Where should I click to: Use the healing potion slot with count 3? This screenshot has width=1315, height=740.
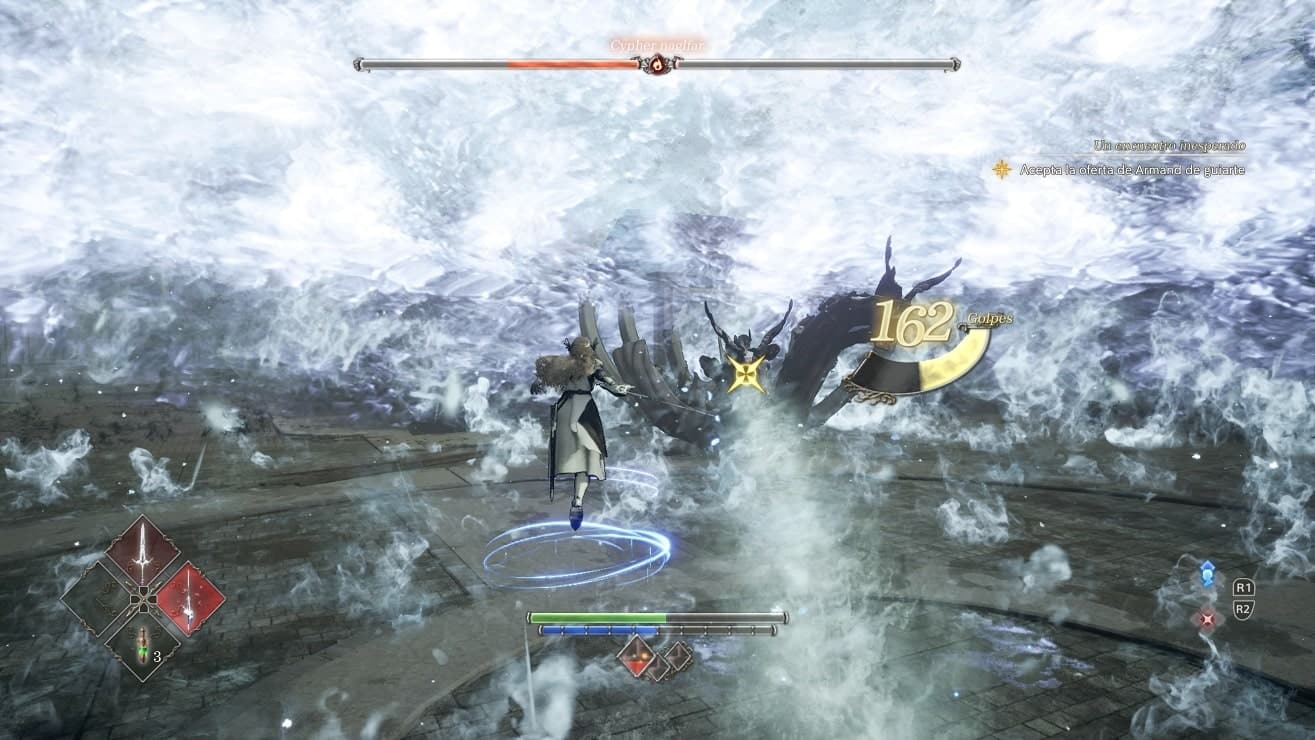(143, 645)
